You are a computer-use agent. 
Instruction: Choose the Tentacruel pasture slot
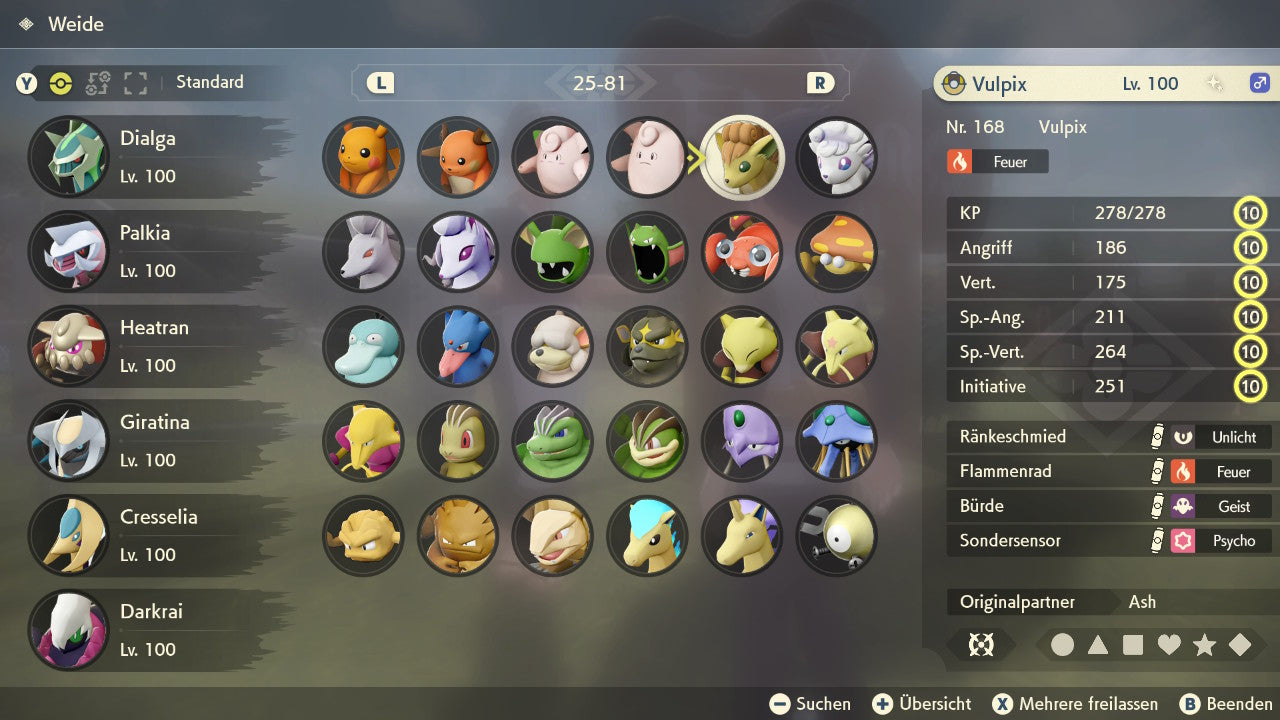(x=837, y=441)
